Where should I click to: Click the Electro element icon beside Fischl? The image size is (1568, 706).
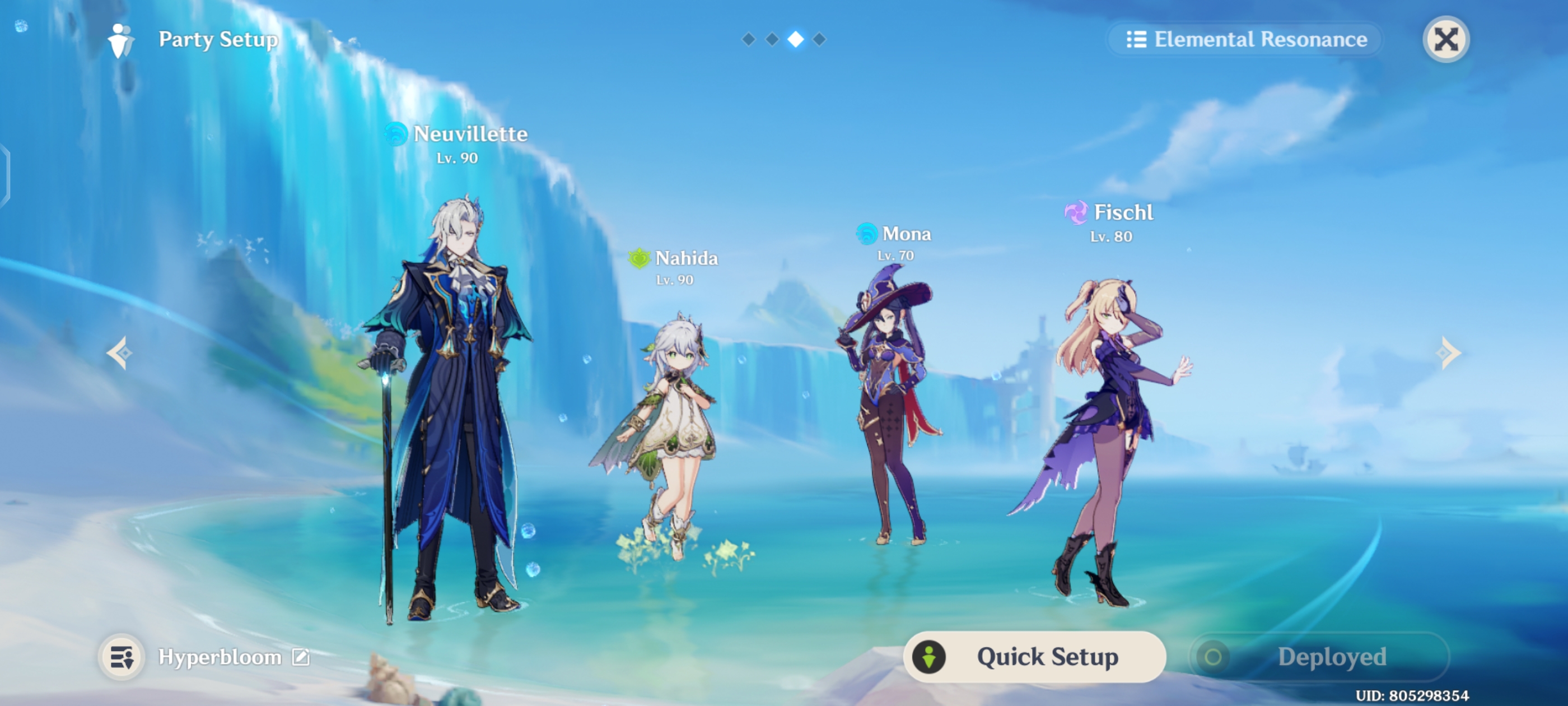(1078, 212)
